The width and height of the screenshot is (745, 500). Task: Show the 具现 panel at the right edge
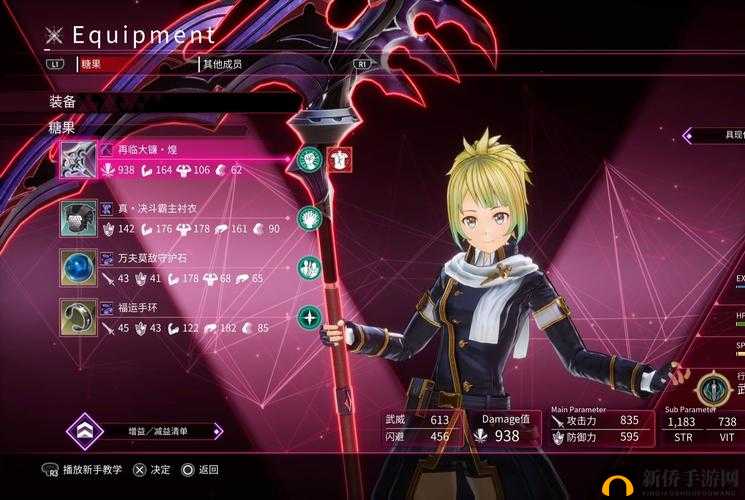pos(718,135)
